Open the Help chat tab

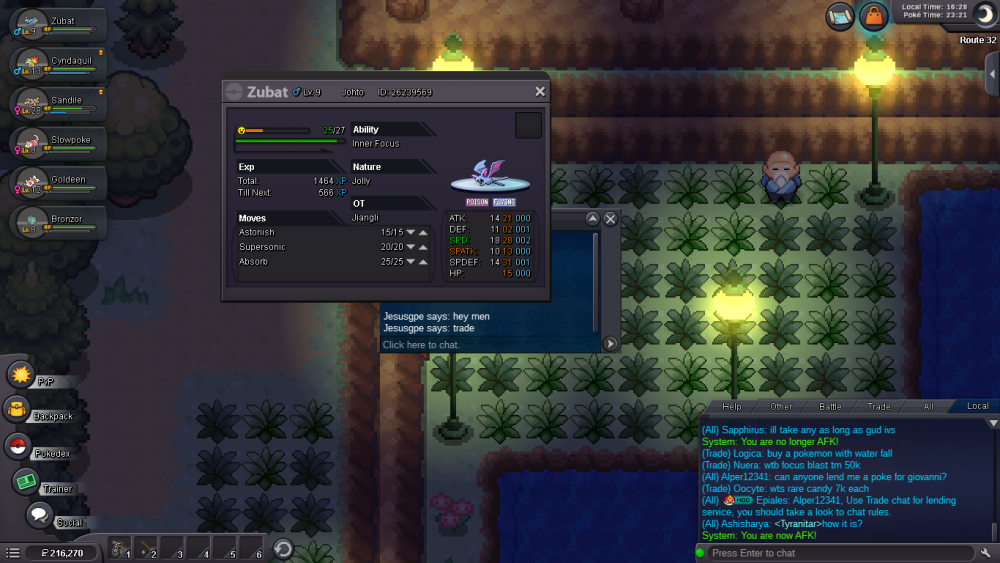point(732,406)
